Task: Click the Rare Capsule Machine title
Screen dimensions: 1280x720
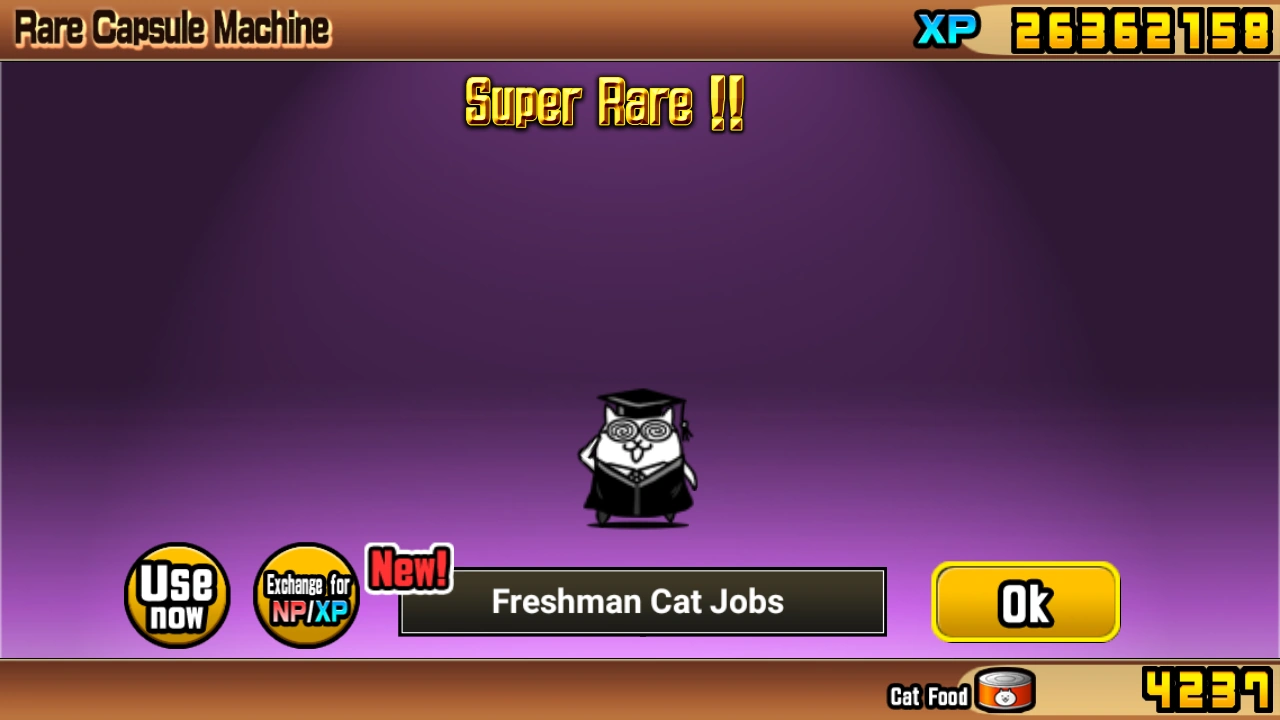Action: (170, 26)
